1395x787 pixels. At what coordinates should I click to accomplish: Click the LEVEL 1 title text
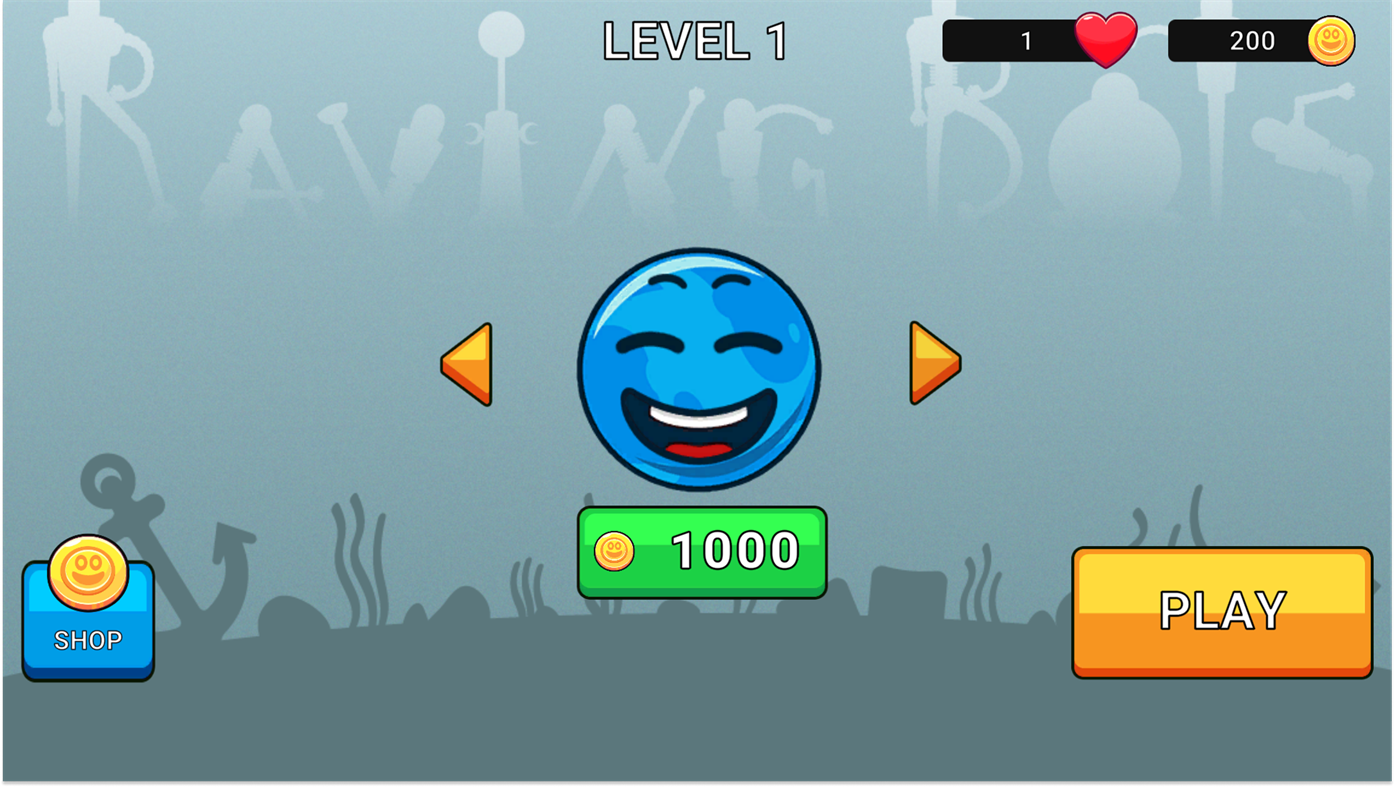694,40
